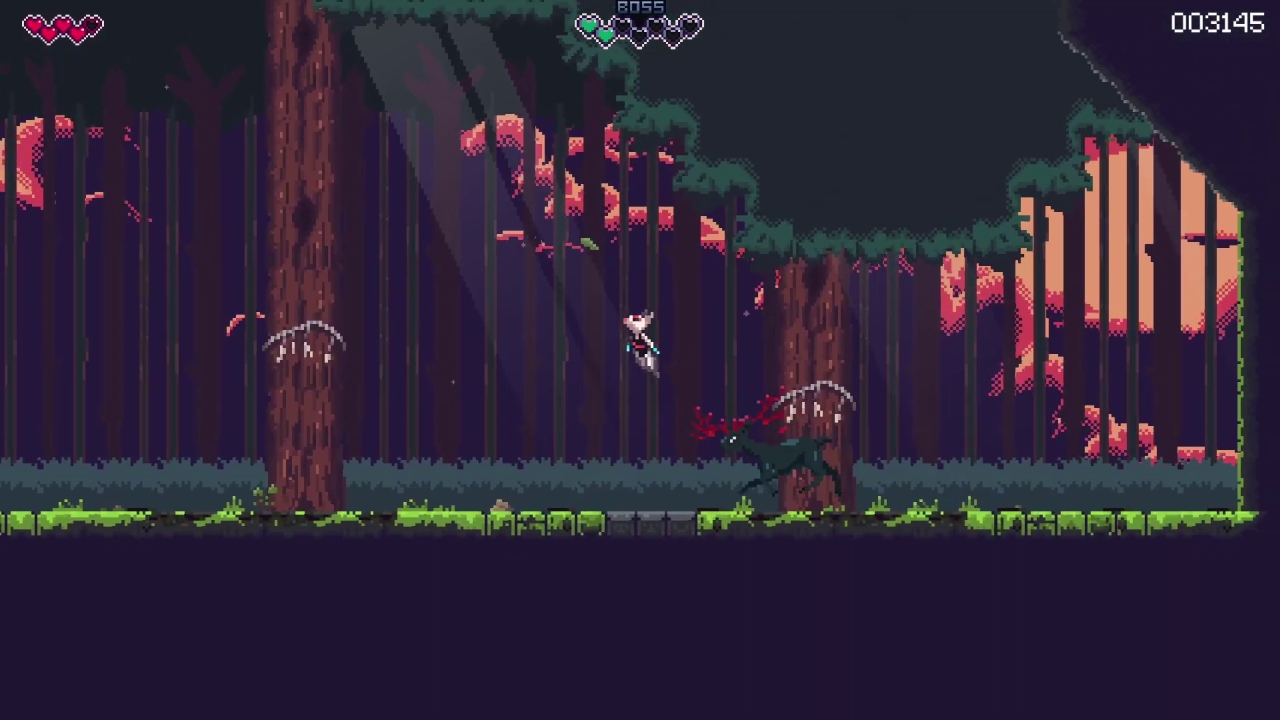Click the BOSS label above the health gauge
This screenshot has height=720, width=1280.
click(x=640, y=7)
